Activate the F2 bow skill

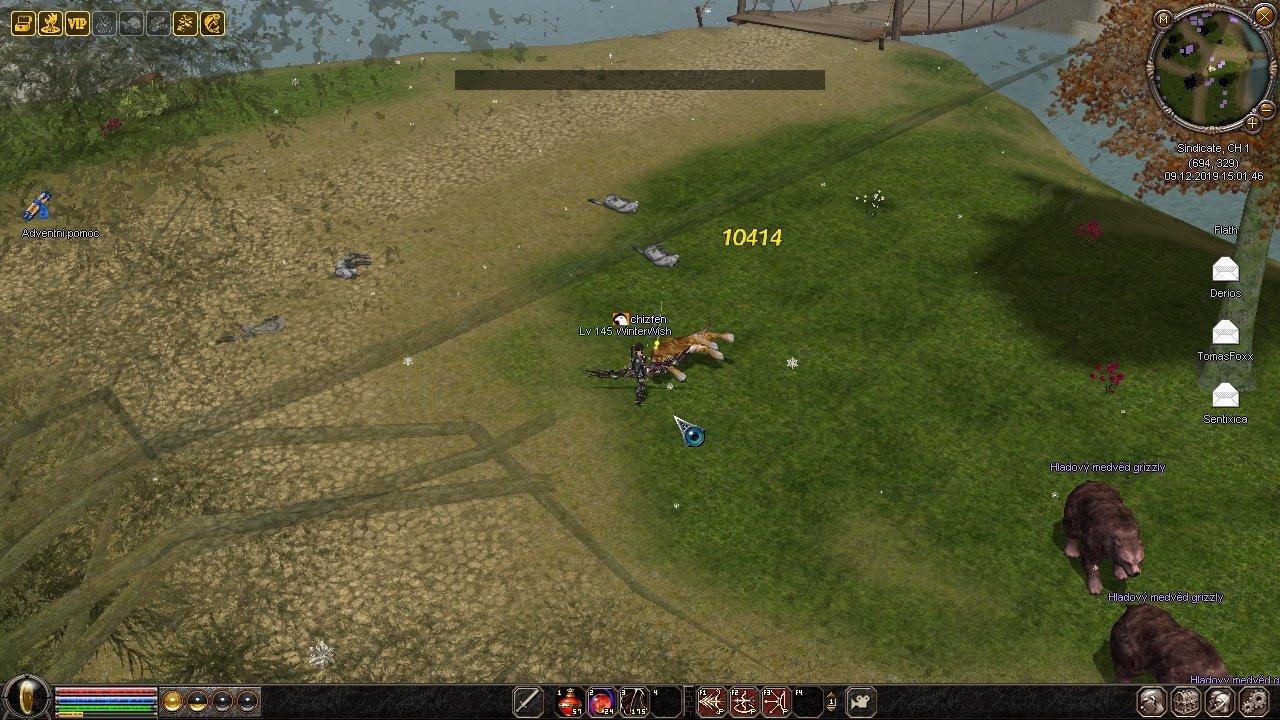[743, 702]
